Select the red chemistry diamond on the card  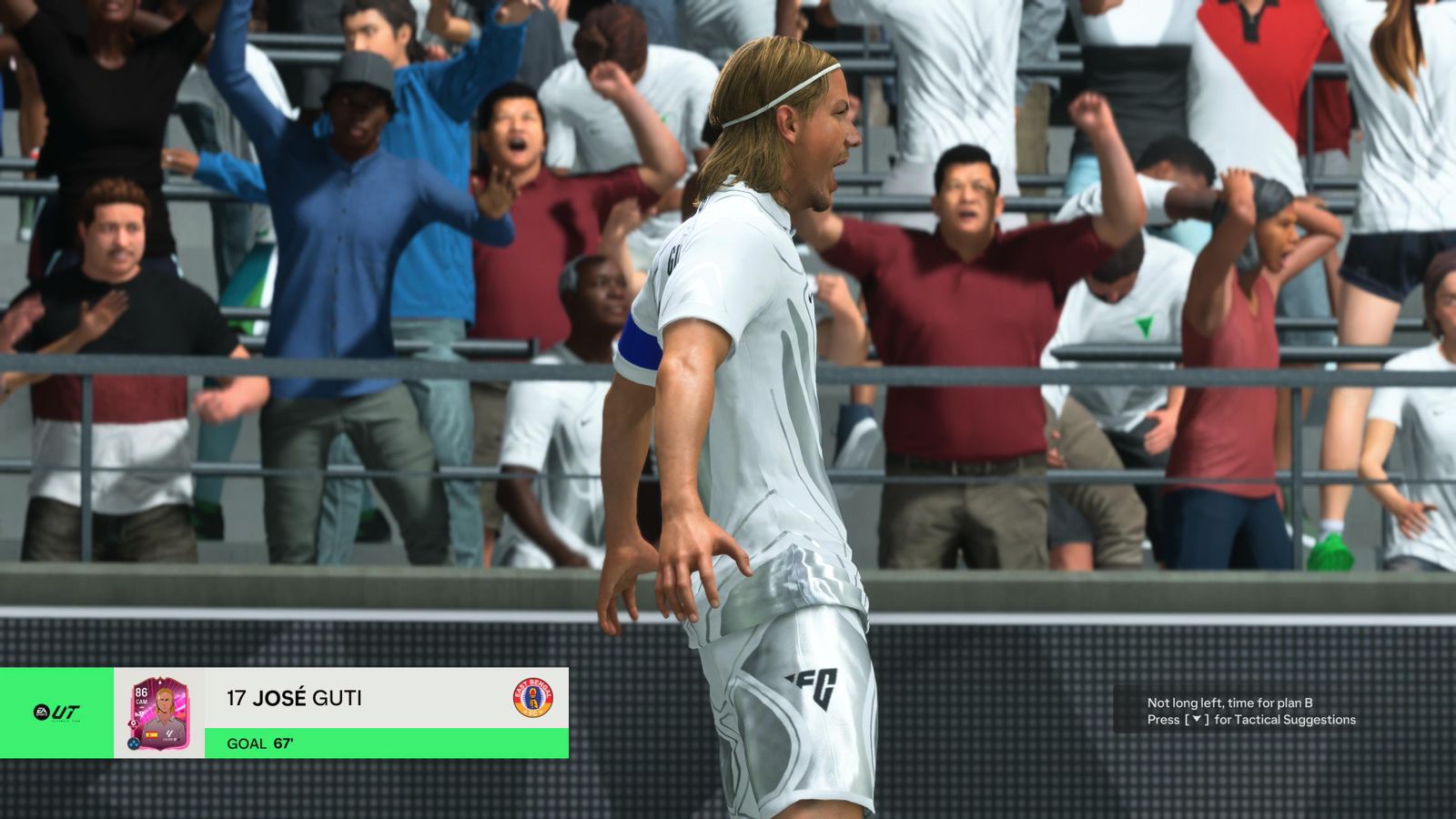[x=133, y=723]
